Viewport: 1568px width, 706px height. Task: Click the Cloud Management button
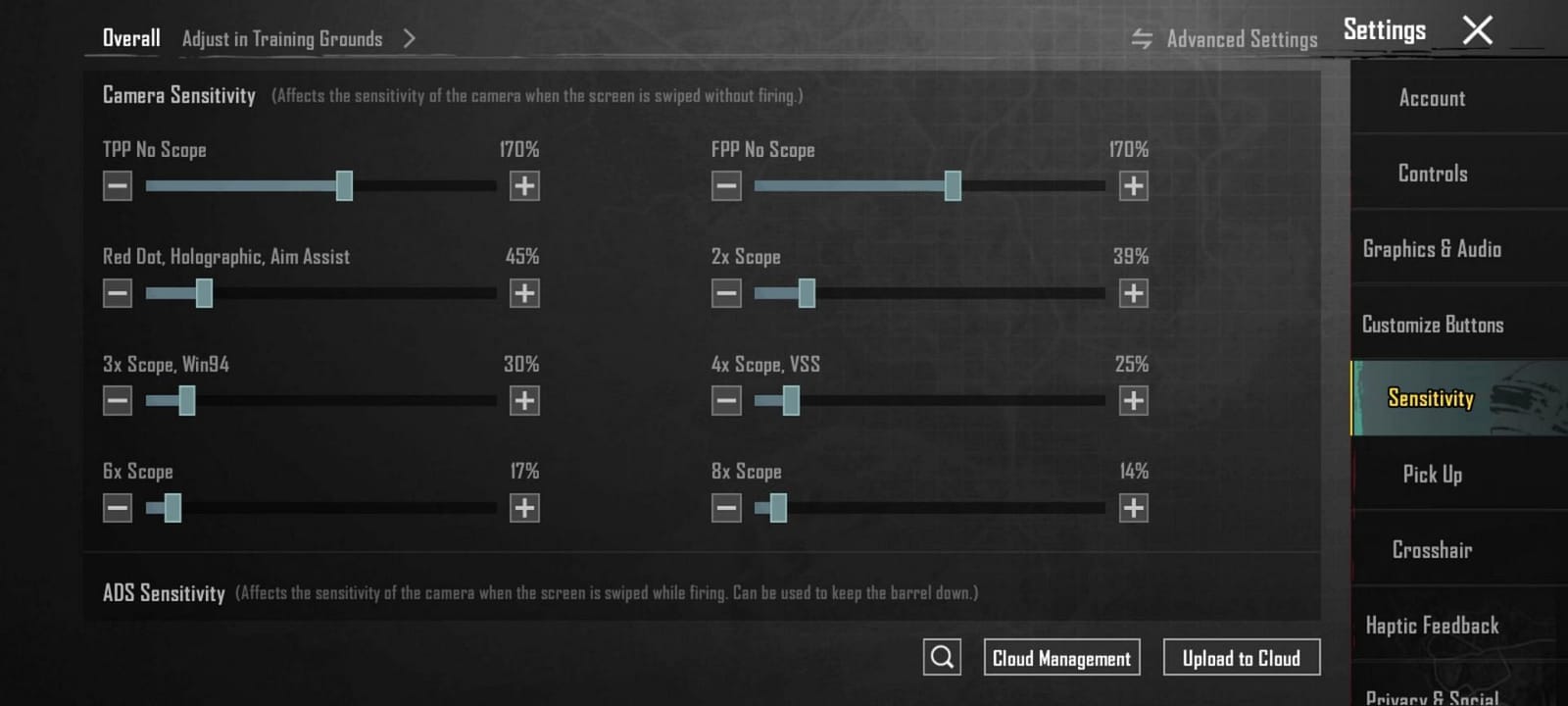pyautogui.click(x=1061, y=657)
